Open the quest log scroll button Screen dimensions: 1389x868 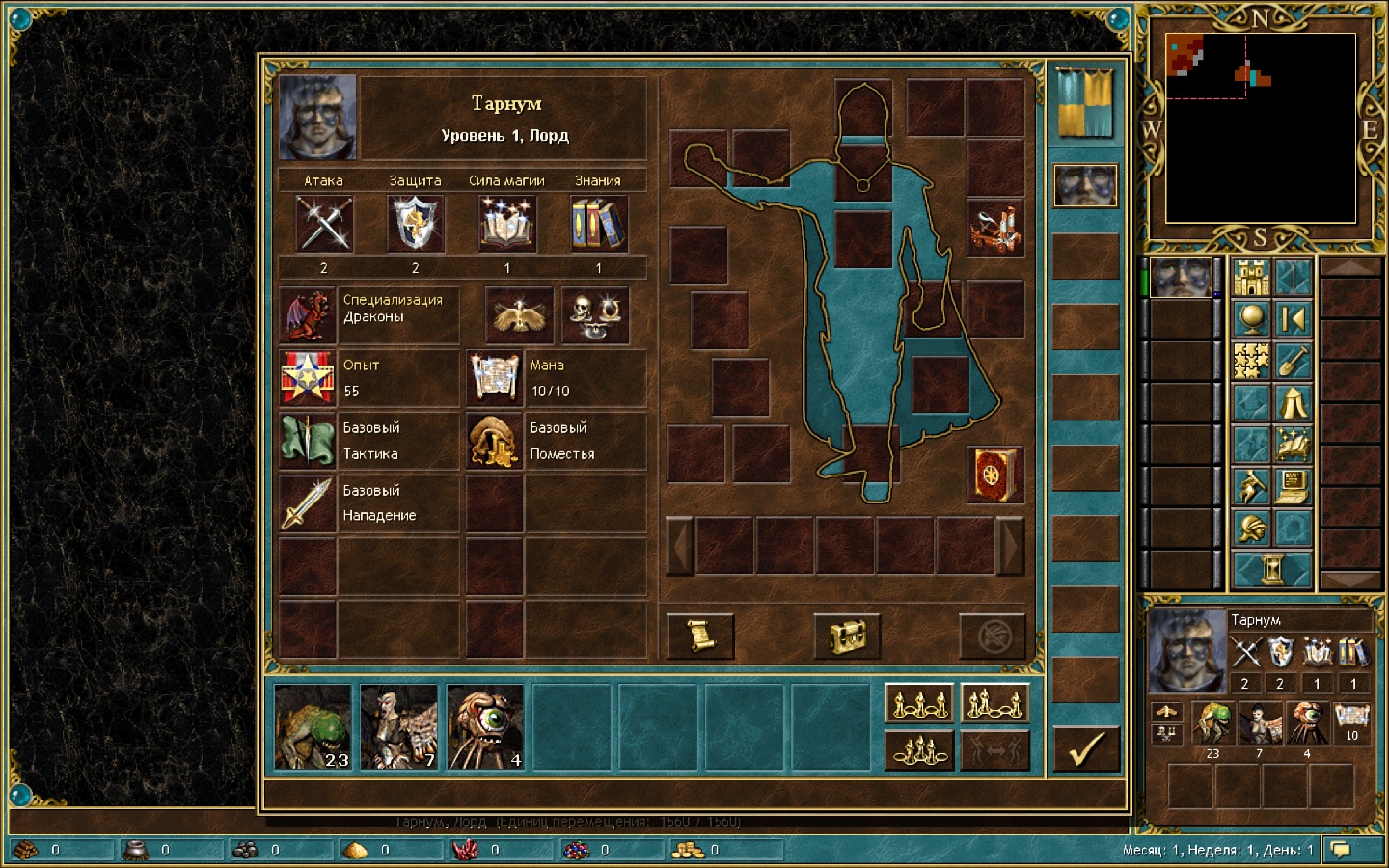(x=701, y=636)
